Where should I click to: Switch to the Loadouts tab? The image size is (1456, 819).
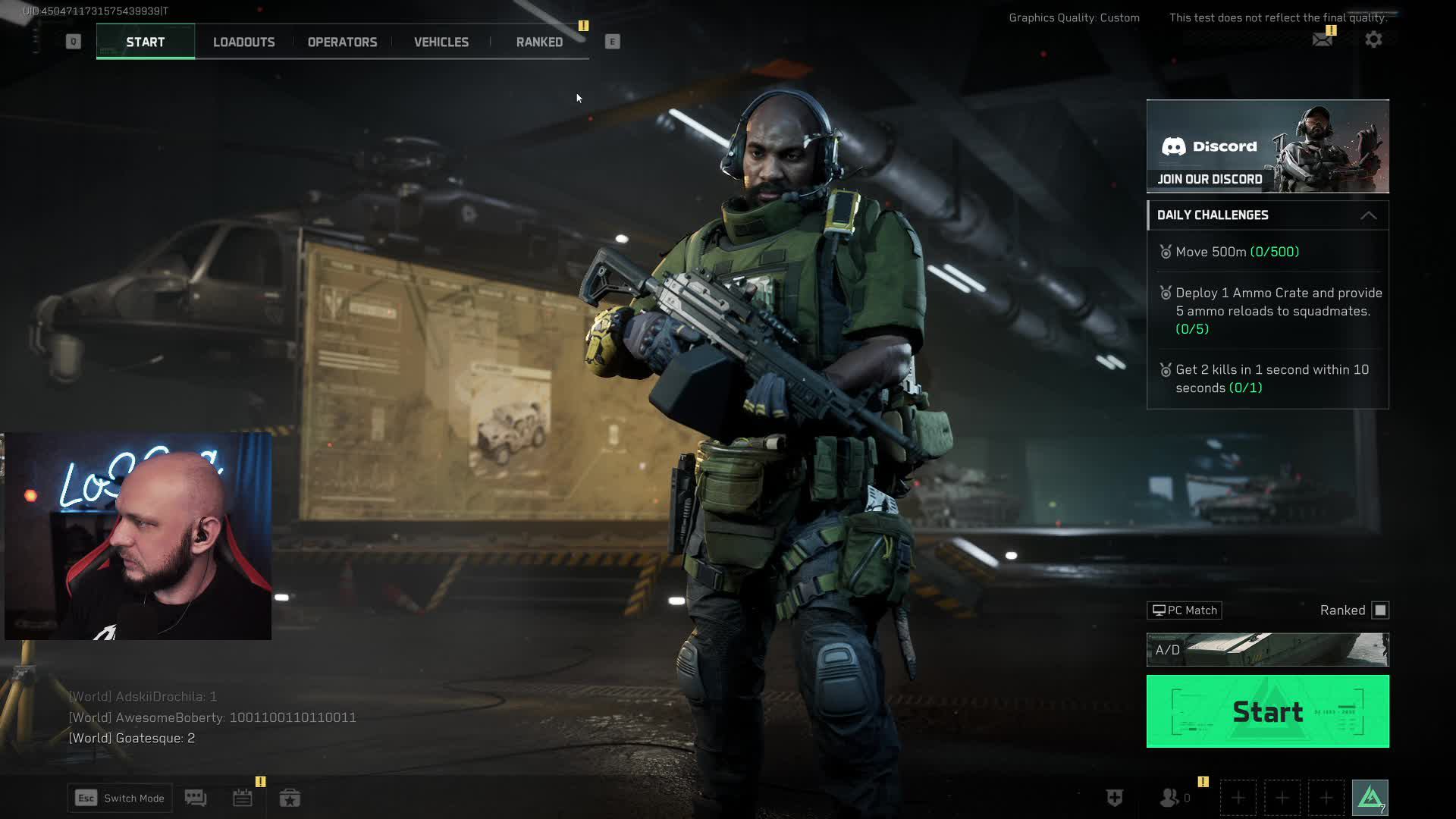(243, 42)
